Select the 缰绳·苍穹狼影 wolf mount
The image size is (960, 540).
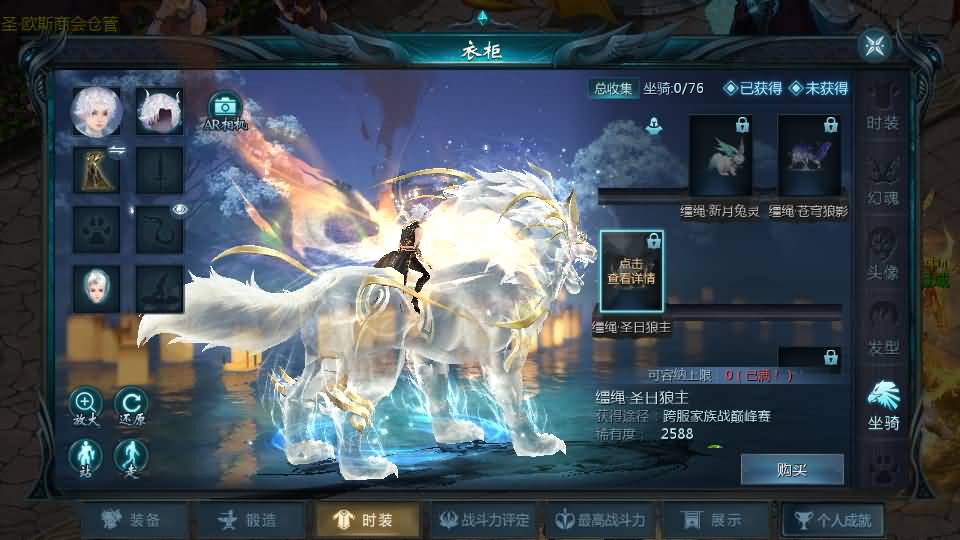[809, 155]
